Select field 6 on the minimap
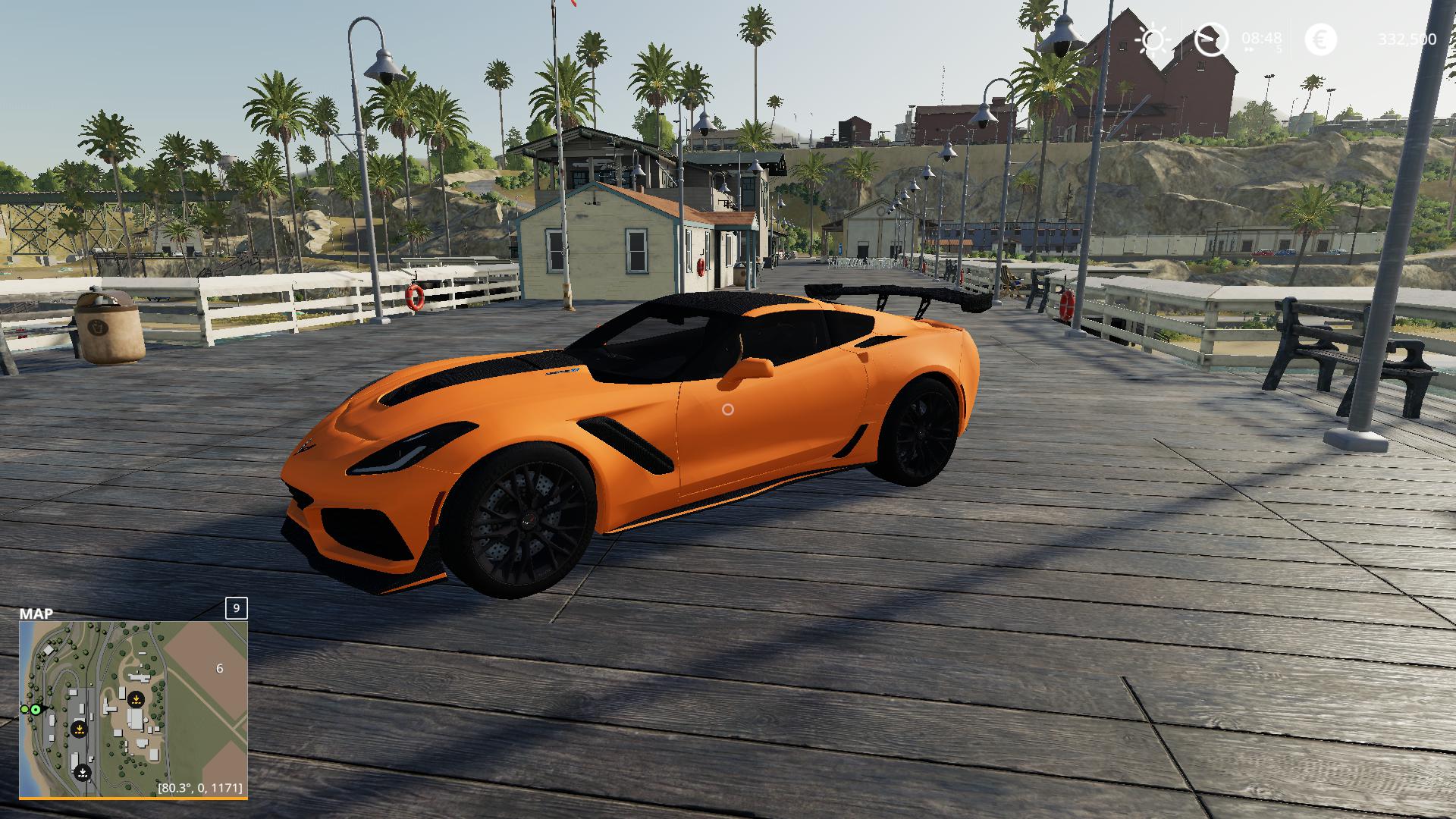 [219, 668]
